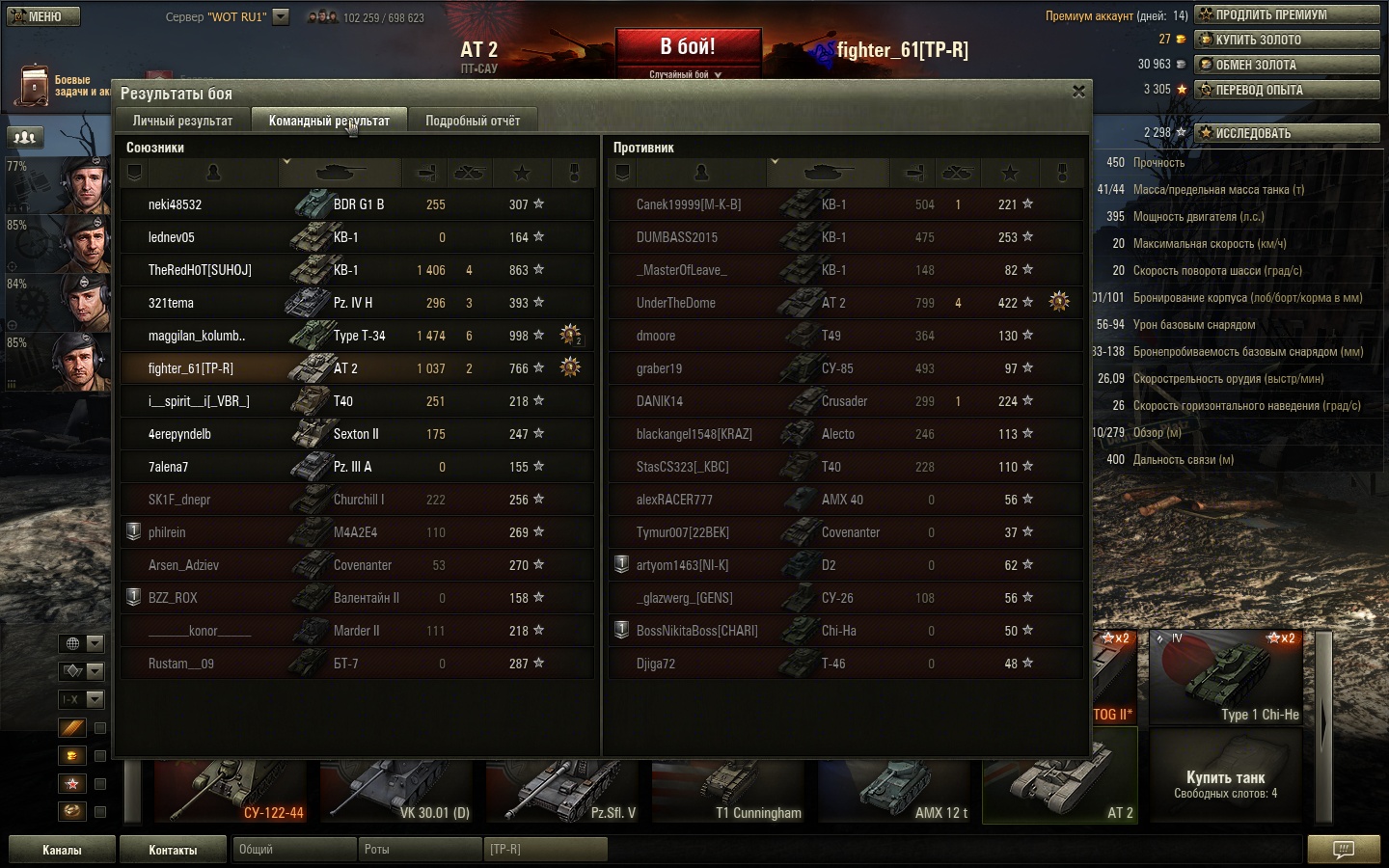Close the battle results window

point(1078,92)
